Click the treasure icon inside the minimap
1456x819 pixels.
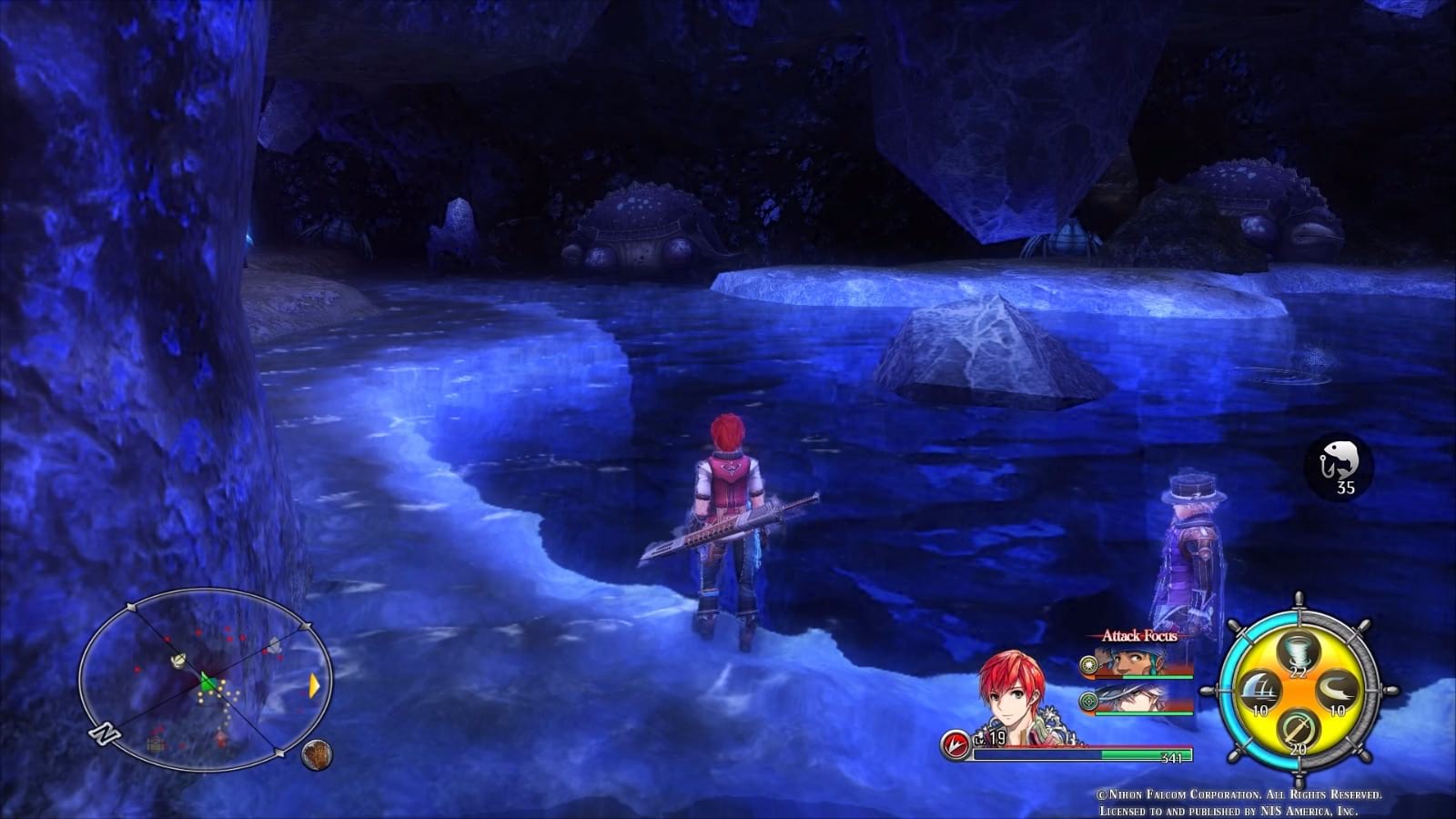pyautogui.click(x=155, y=745)
